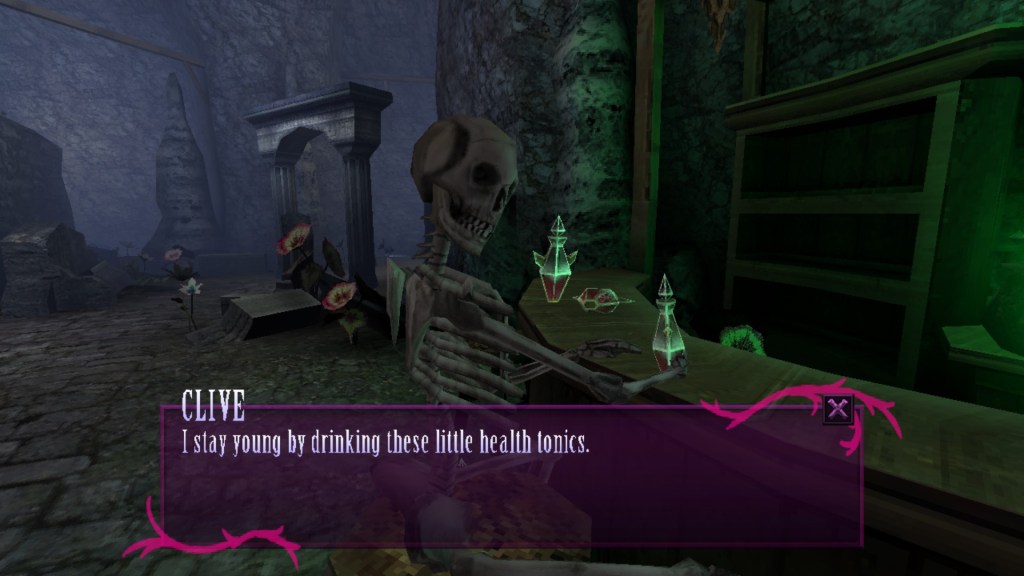Close Clive's dialogue box with the X

838,408
